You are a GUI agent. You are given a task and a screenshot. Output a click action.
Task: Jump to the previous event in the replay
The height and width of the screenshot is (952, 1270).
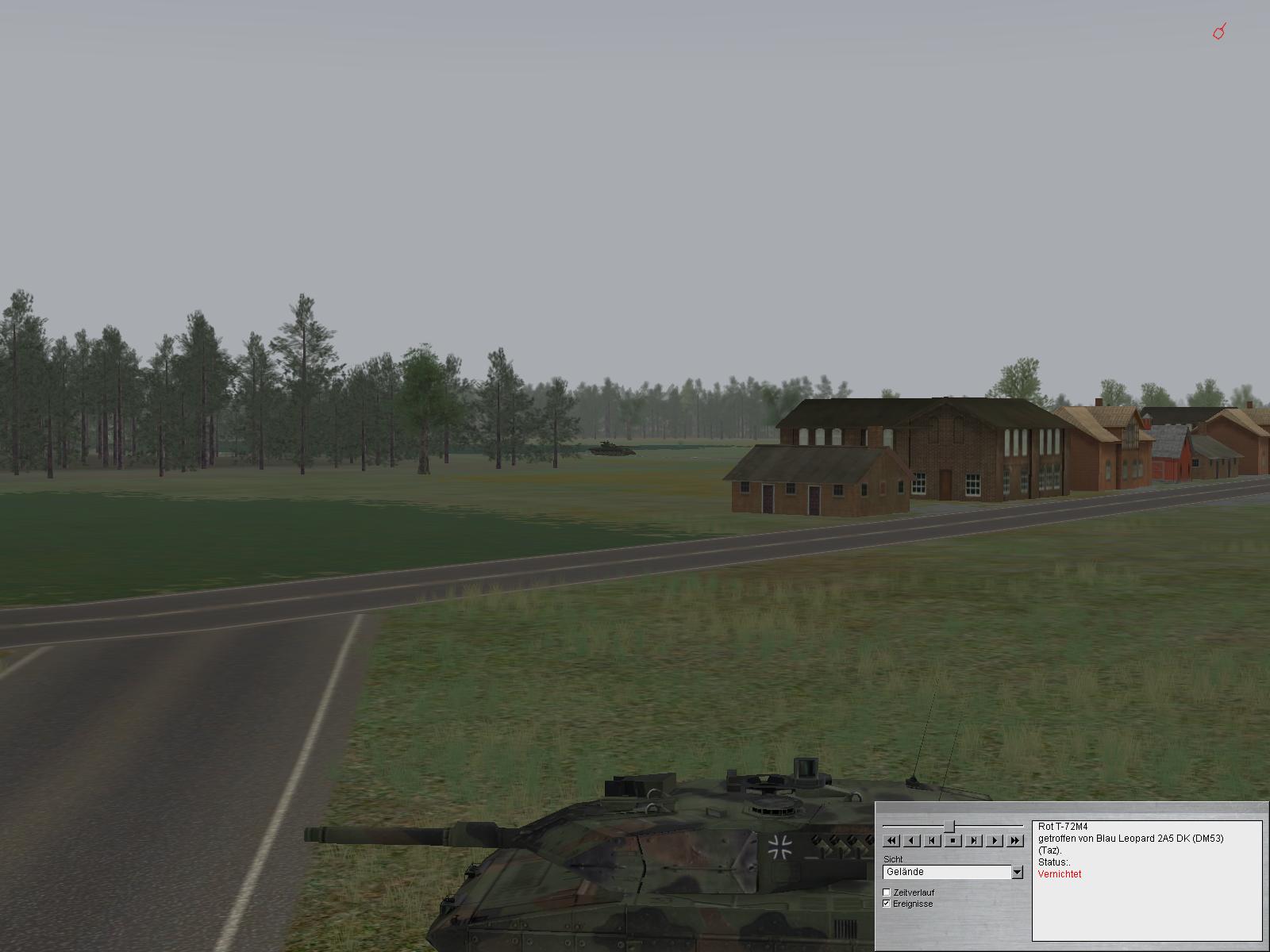(933, 840)
